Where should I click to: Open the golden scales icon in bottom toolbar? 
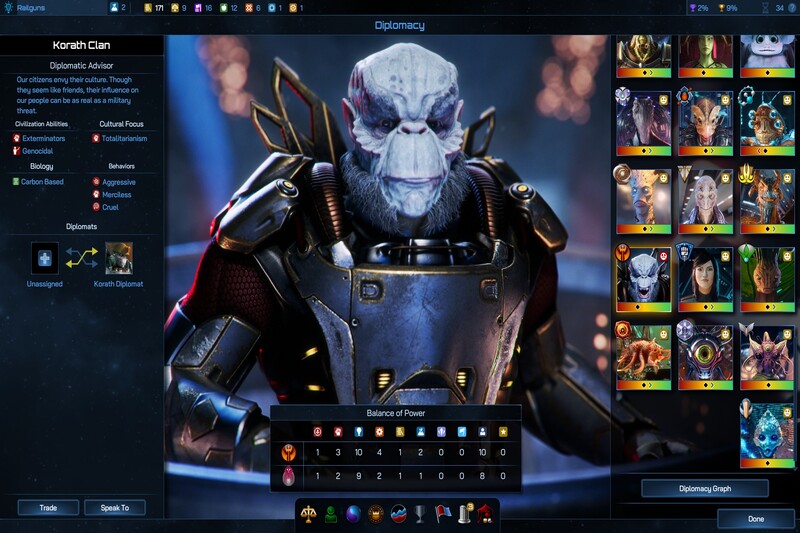(x=310, y=514)
